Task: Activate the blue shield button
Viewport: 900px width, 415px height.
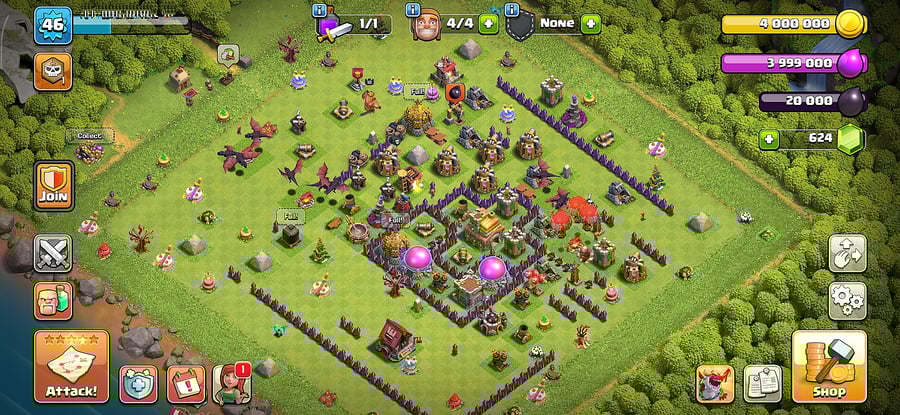Action: click(138, 384)
